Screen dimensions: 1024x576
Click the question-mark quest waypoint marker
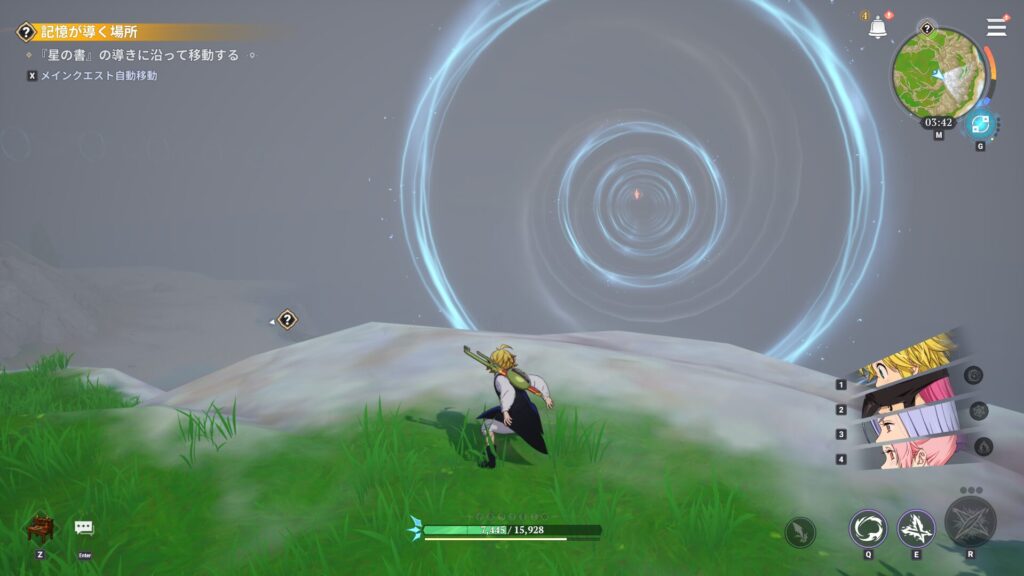tap(288, 320)
